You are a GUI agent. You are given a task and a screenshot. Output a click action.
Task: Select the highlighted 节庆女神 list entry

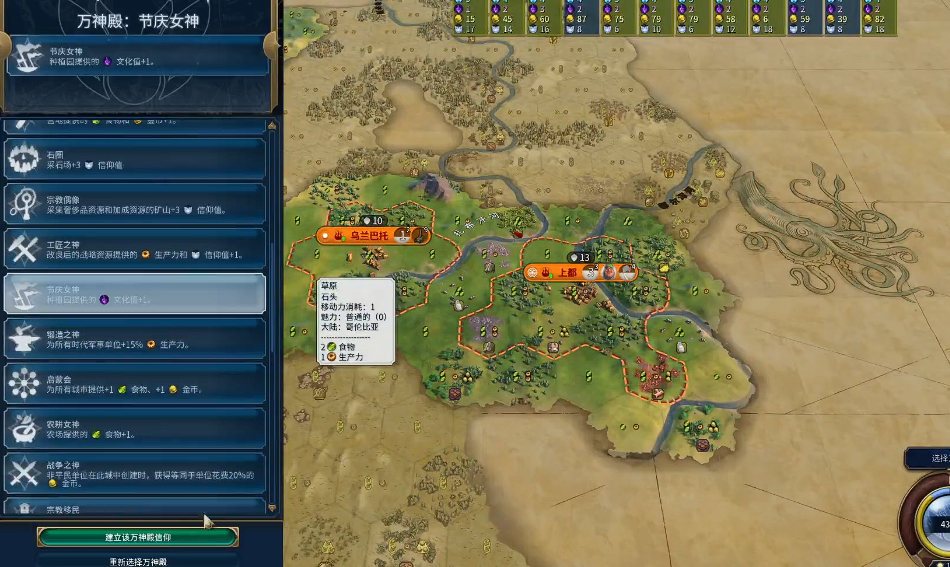(135, 293)
